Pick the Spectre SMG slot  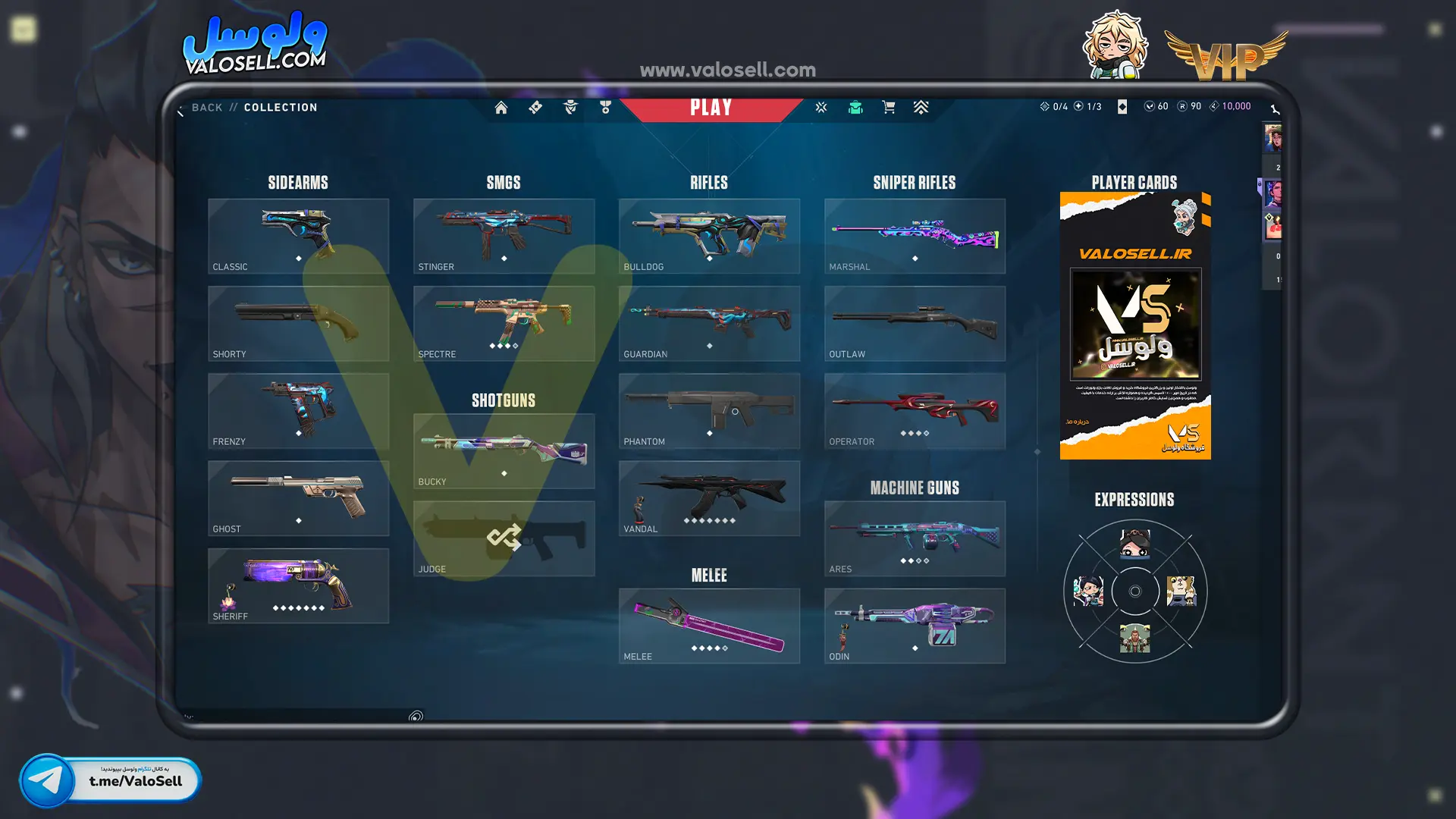[504, 323]
